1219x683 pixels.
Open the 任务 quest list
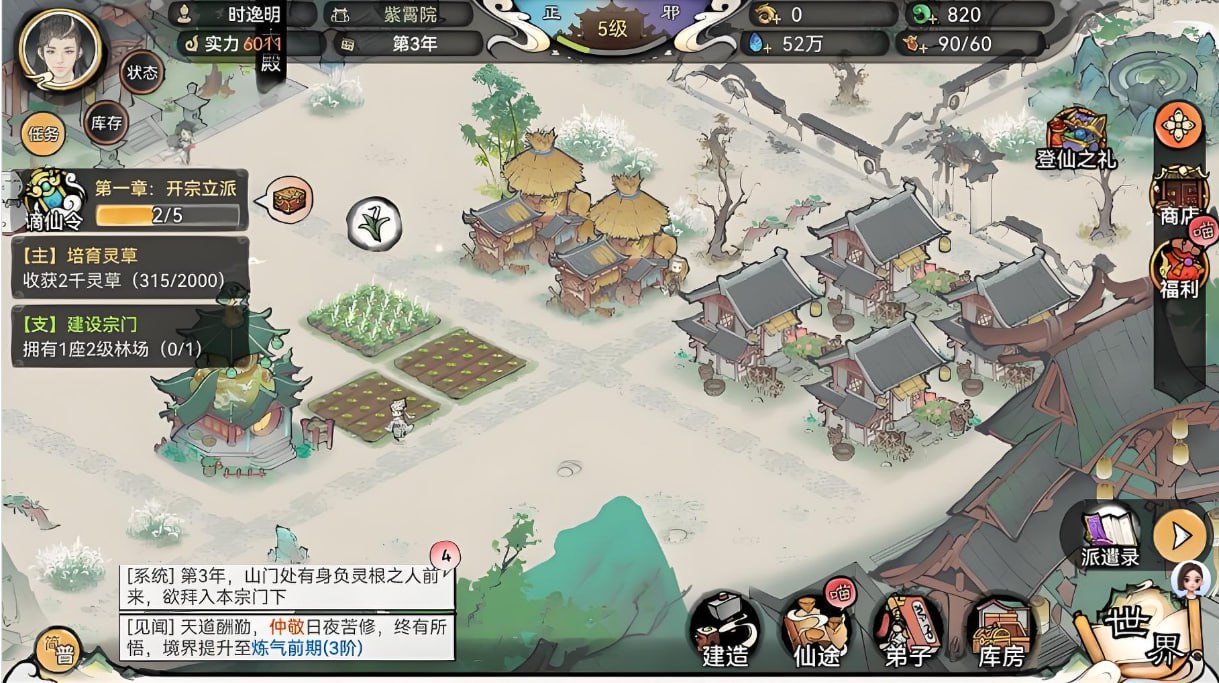click(44, 134)
